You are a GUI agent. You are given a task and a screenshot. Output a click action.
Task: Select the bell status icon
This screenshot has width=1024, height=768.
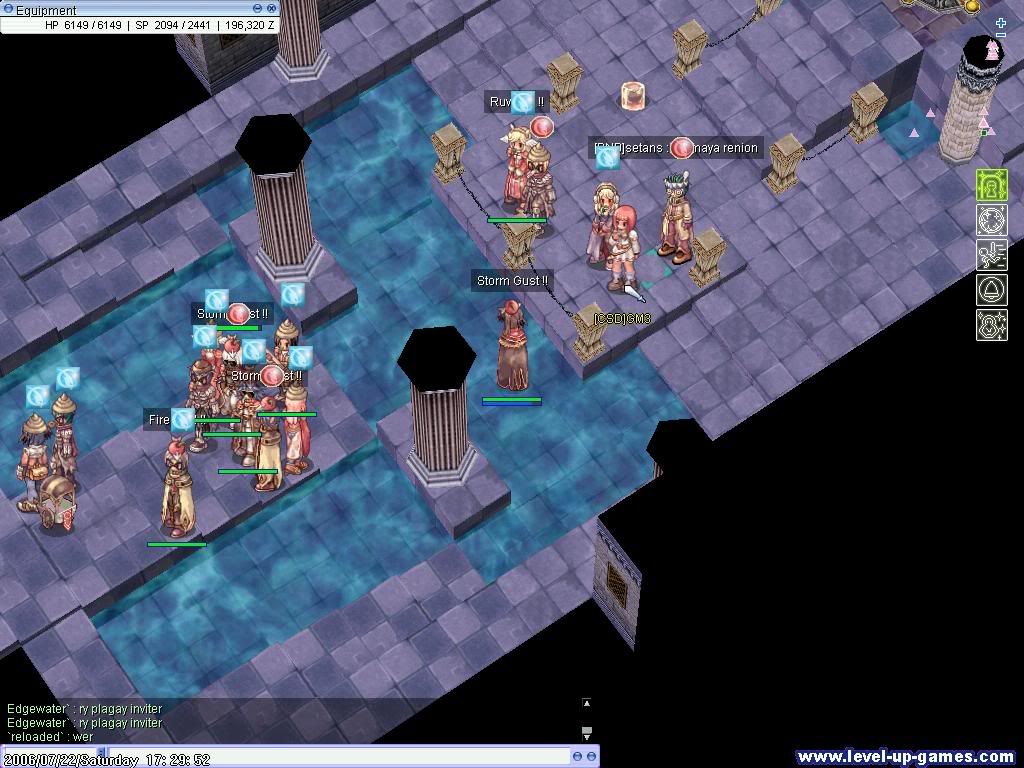[992, 290]
